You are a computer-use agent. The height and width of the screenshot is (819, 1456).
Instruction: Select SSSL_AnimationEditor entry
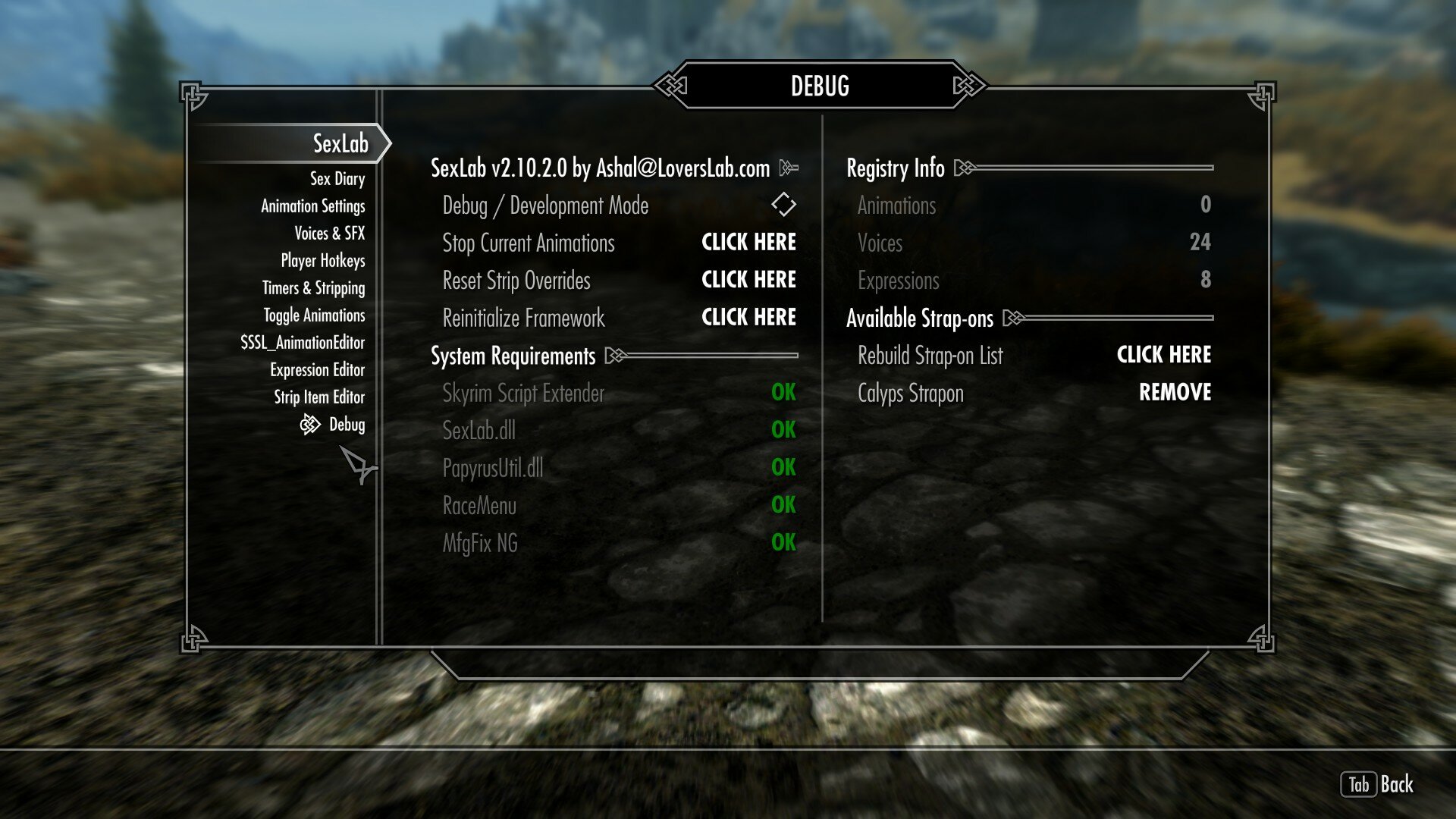302,343
